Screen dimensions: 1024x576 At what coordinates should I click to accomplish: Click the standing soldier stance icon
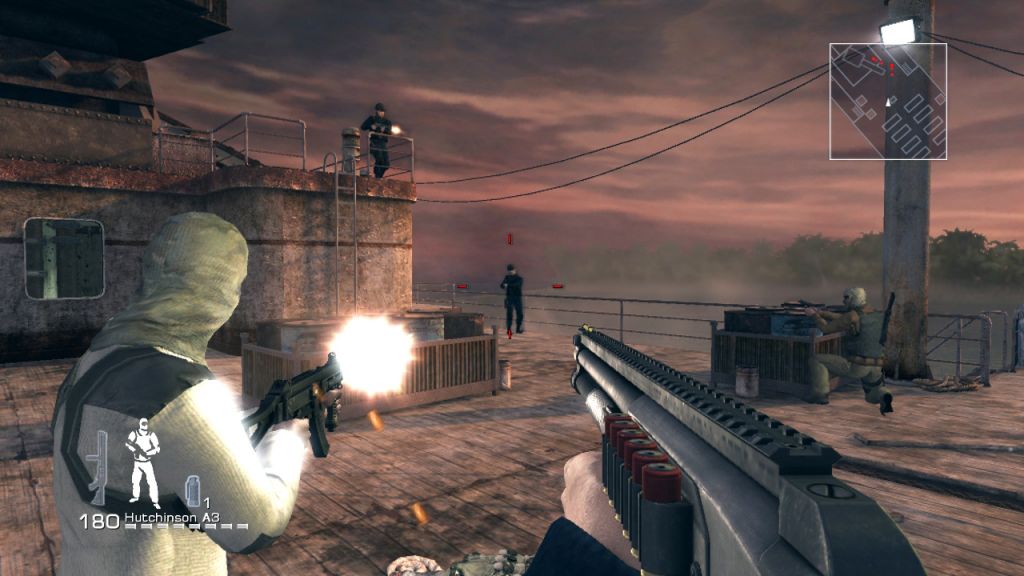click(x=142, y=462)
